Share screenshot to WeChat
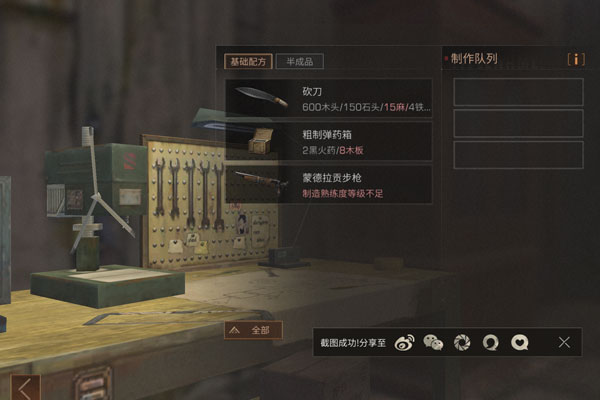Screen dimensions: 600x400 tap(433, 342)
